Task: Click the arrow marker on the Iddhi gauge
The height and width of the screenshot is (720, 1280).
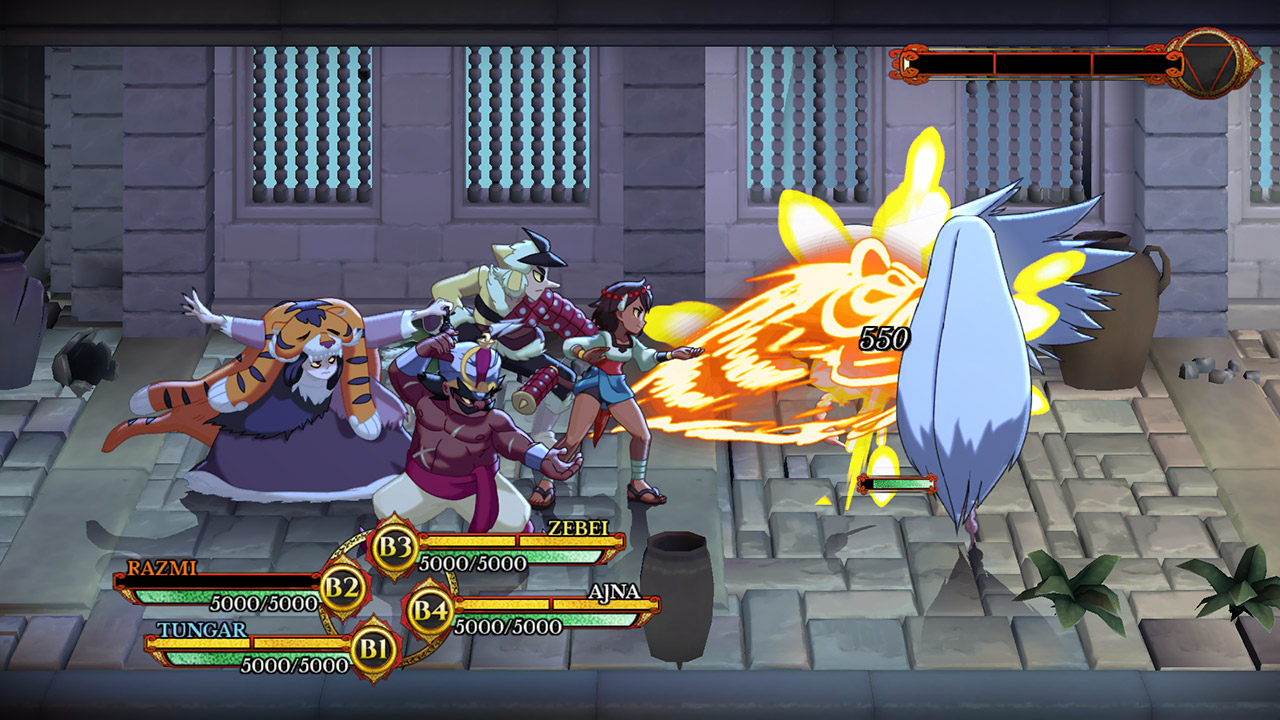Action: pyautogui.click(x=905, y=62)
